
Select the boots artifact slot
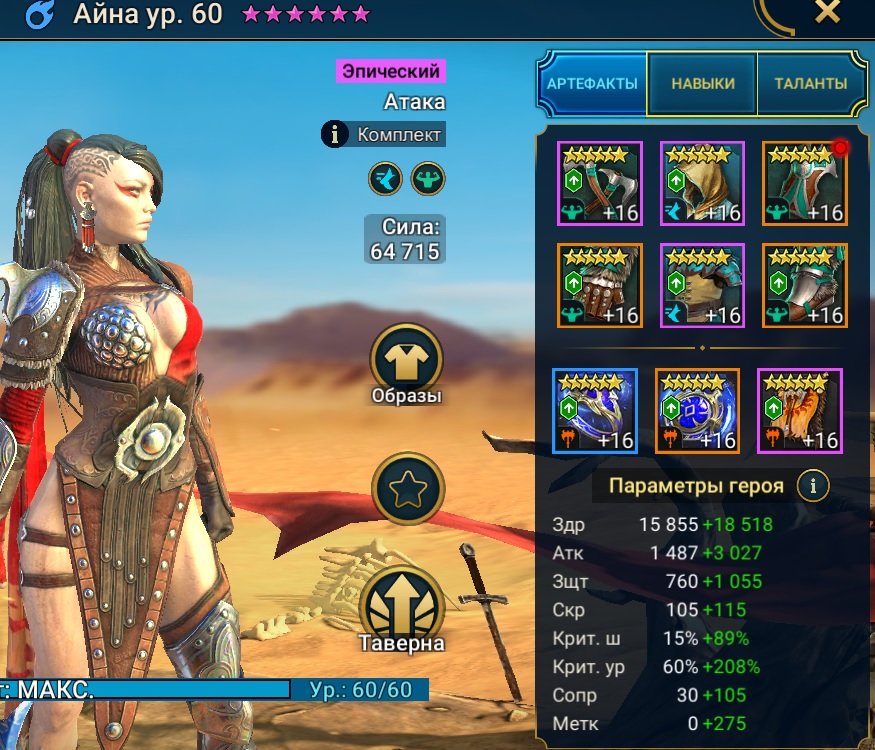coord(805,286)
